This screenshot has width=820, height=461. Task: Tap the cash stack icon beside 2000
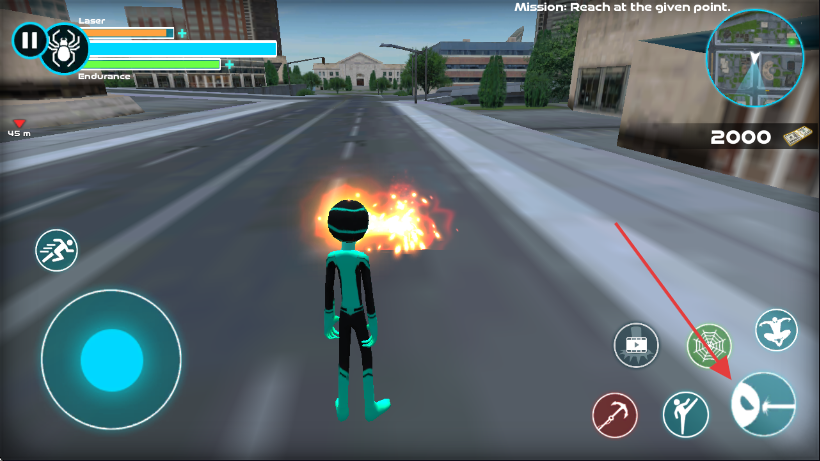coord(795,136)
